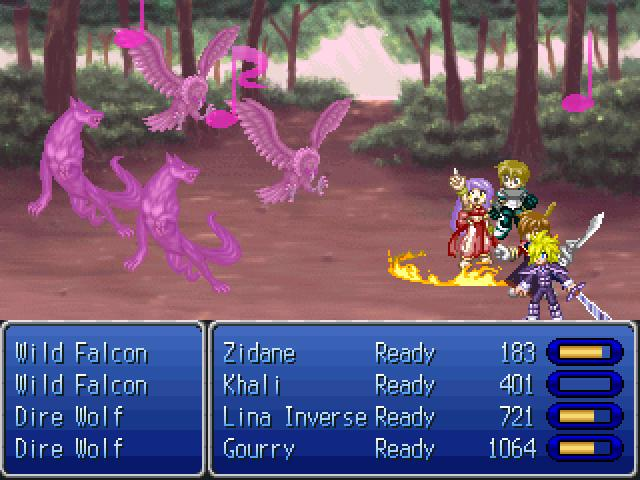Choose Khali's party row
This screenshot has width=640, height=480.
252,385
